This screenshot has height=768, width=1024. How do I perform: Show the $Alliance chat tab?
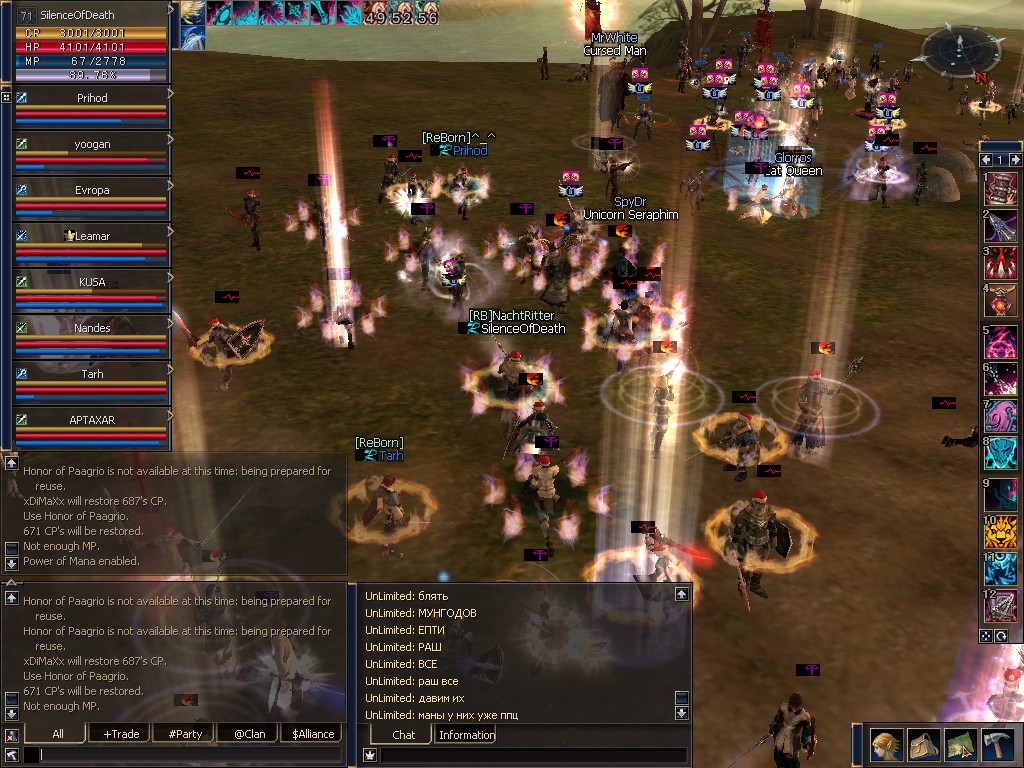tap(312, 734)
